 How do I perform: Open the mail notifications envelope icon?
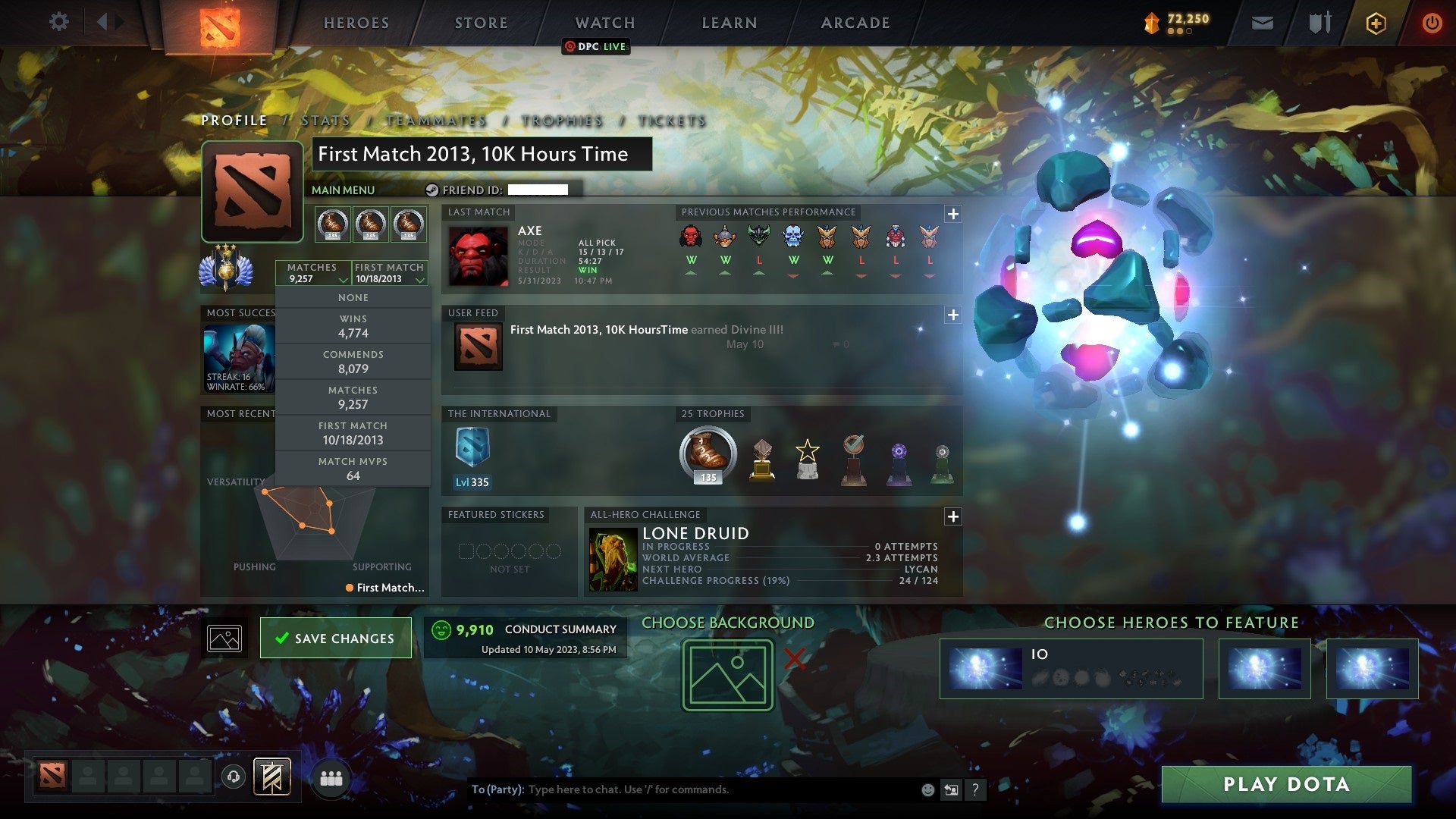click(1262, 23)
